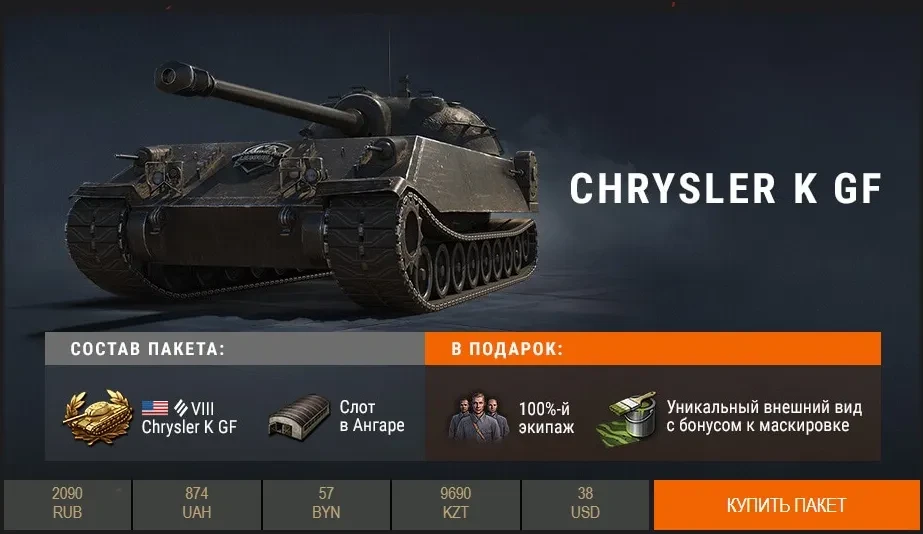Image resolution: width=923 pixels, height=534 pixels.
Task: Select the 9690 KZT price option
Action: coord(455,505)
